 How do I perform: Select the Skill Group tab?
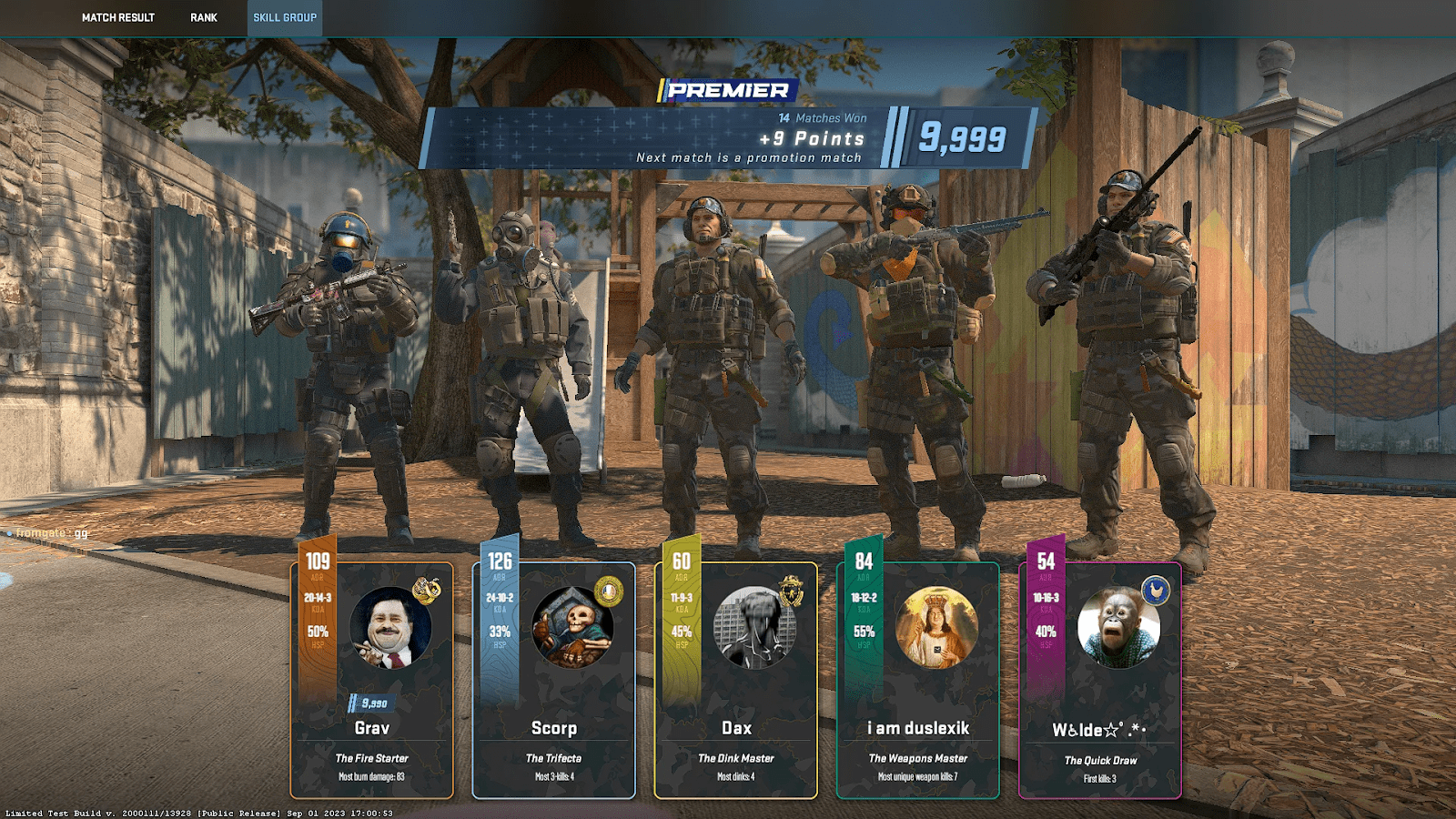285,17
